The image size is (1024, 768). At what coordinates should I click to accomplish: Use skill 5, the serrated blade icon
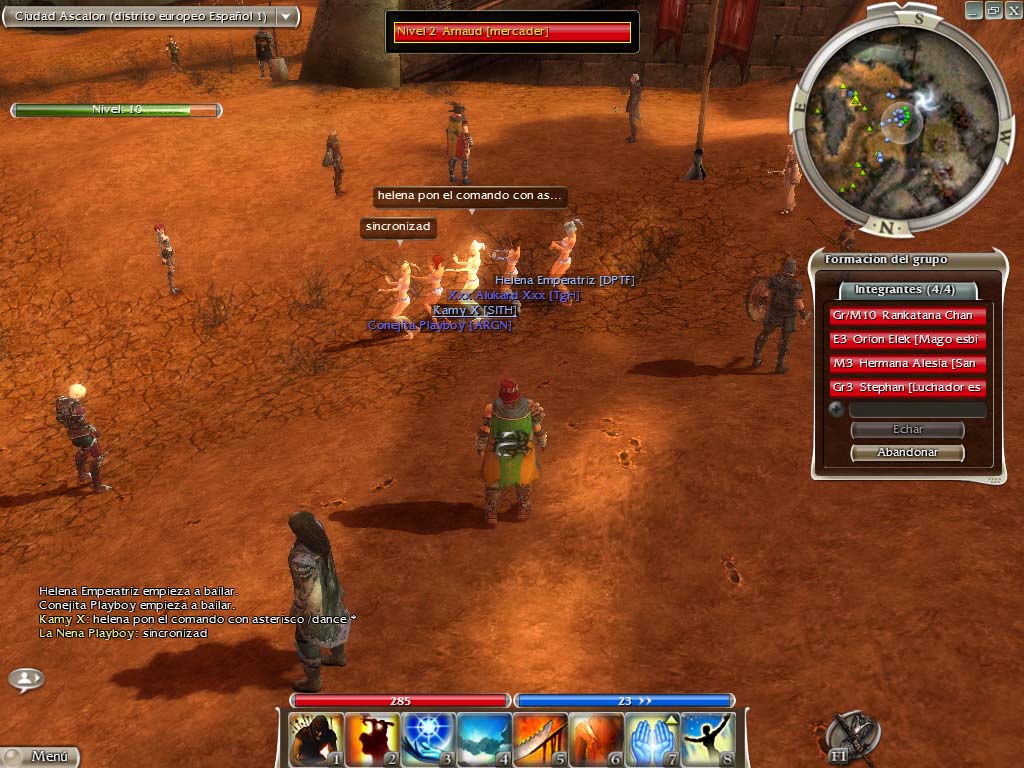pos(540,739)
